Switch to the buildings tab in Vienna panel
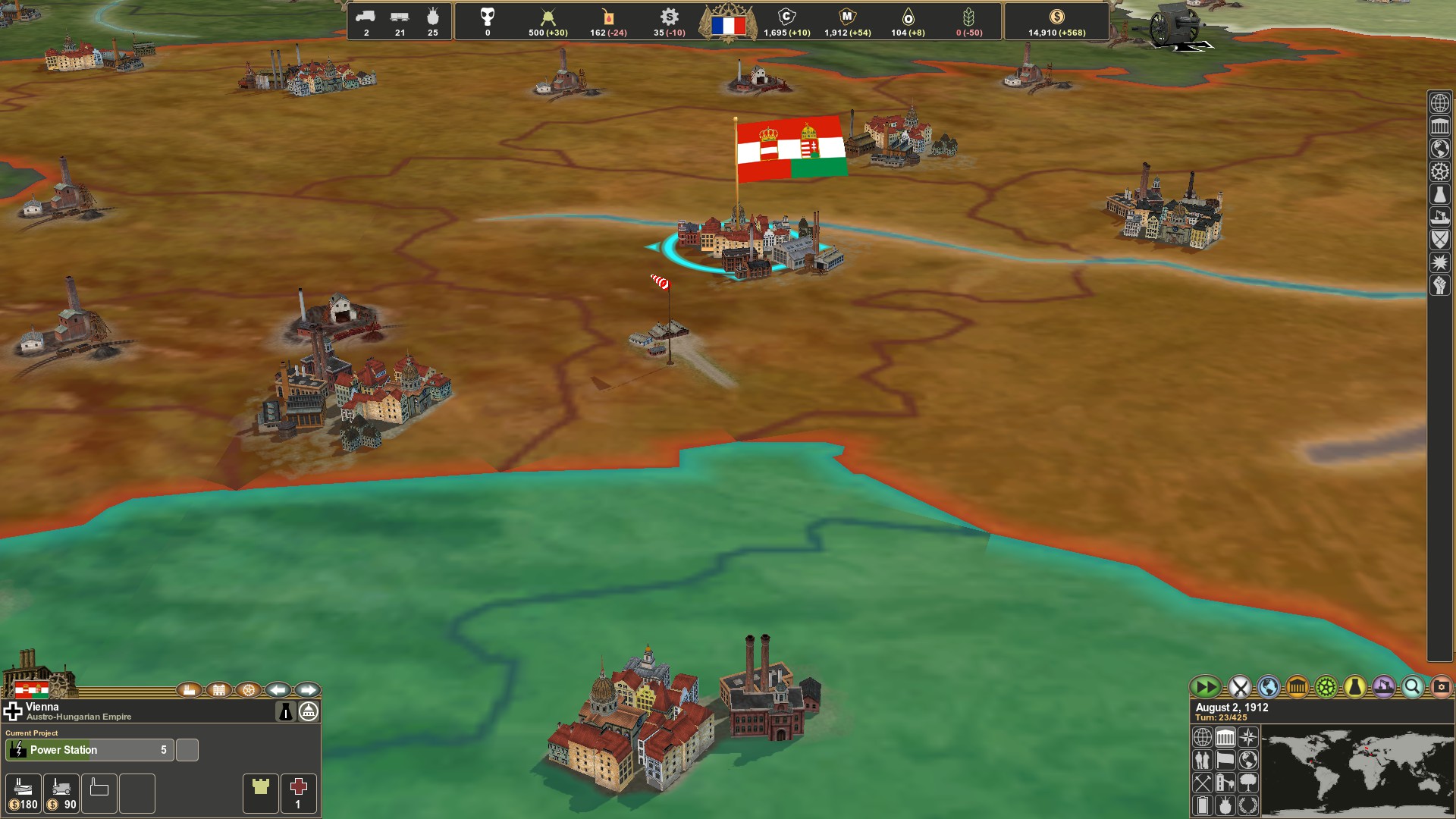The height and width of the screenshot is (819, 1456). (219, 690)
